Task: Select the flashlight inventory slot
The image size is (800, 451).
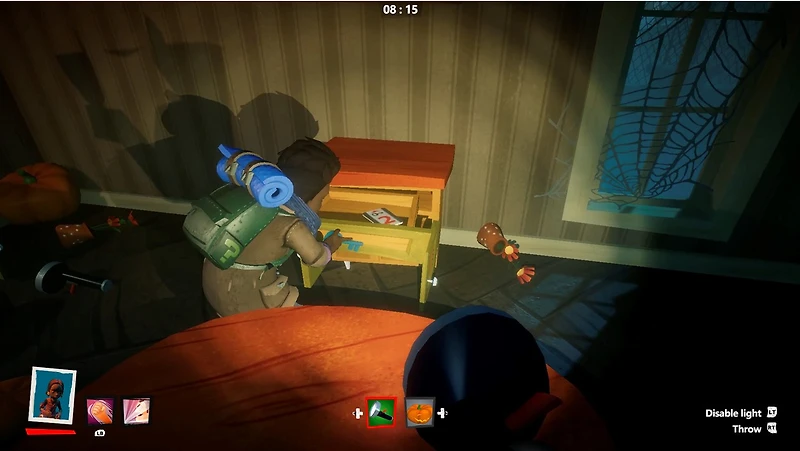Action: pos(381,412)
